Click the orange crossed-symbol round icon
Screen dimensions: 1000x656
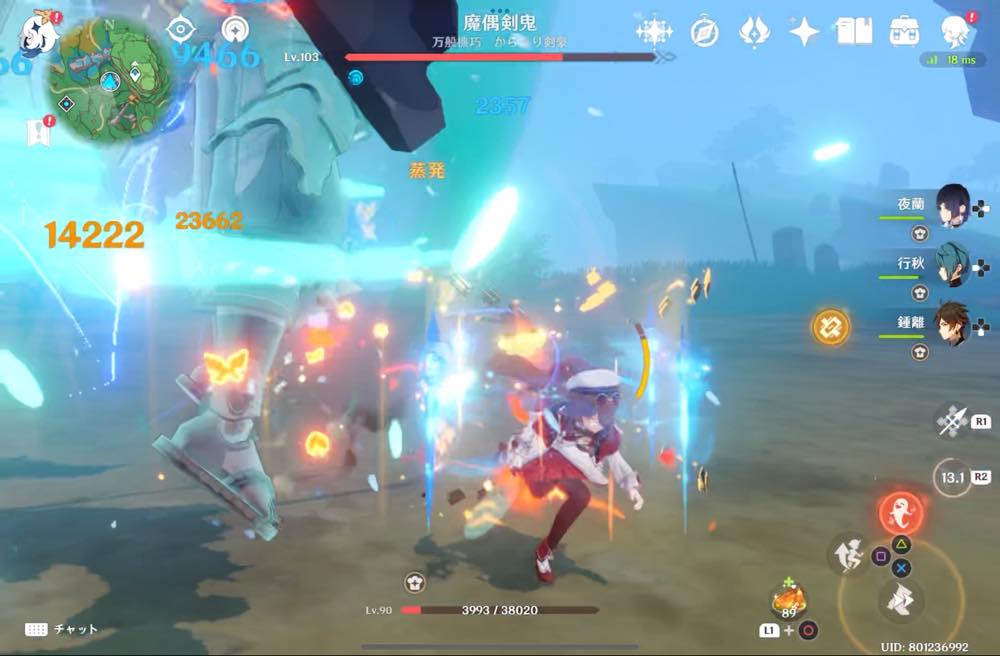click(830, 327)
